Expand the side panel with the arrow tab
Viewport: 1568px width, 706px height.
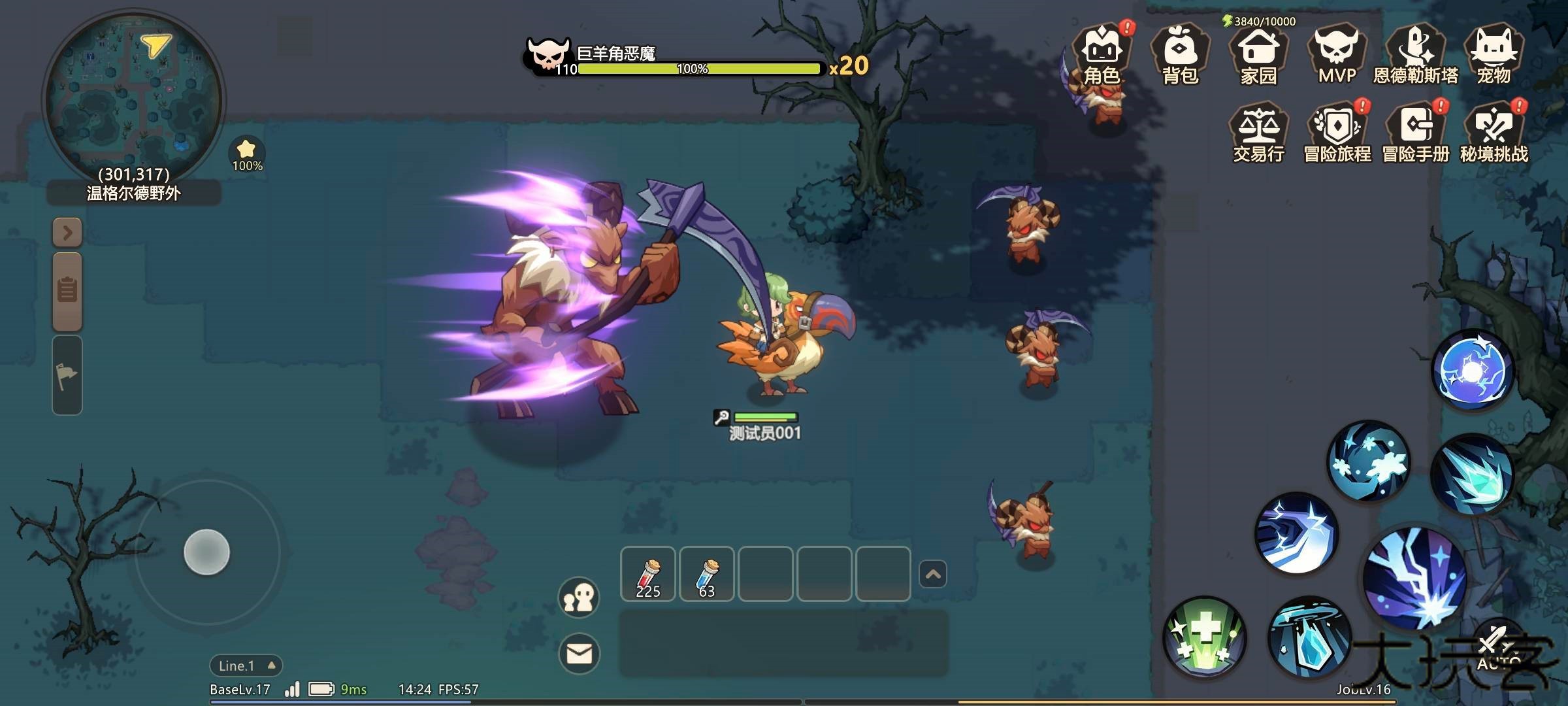click(67, 232)
